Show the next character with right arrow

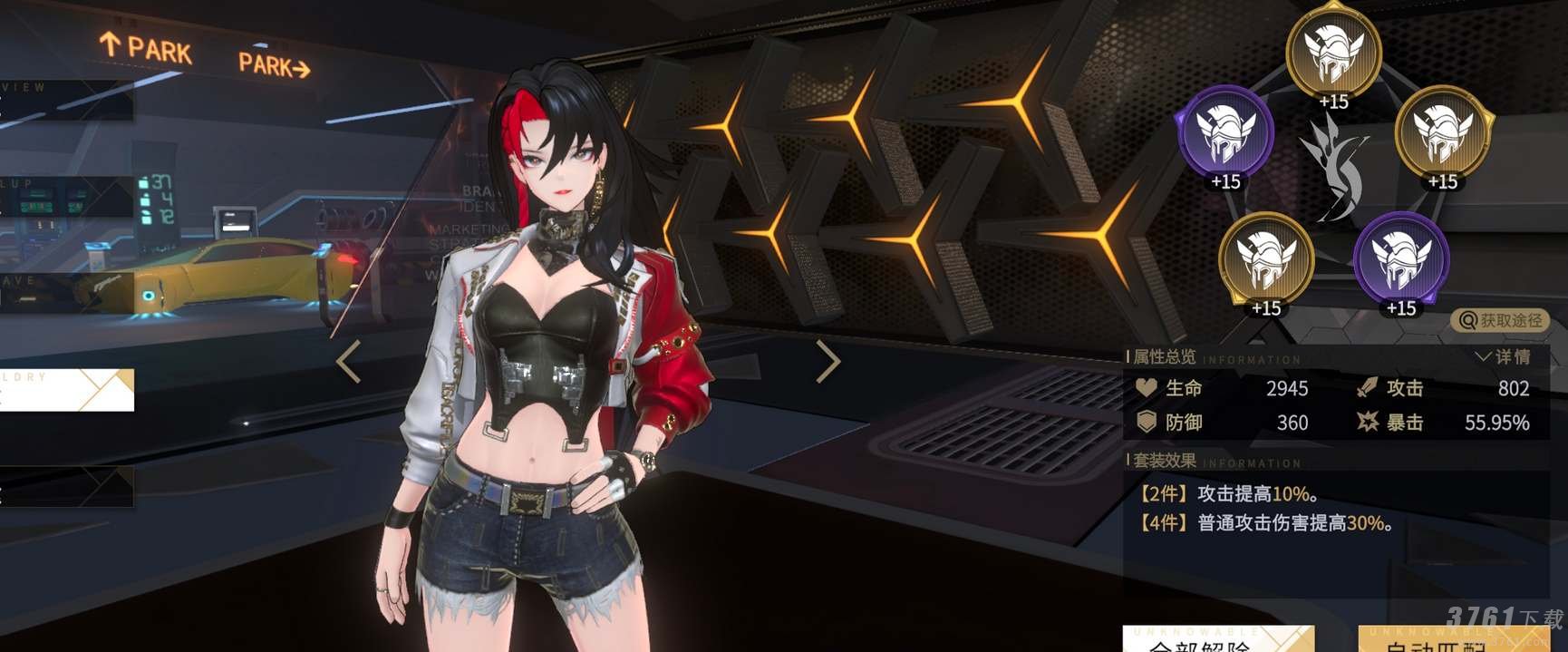point(828,361)
